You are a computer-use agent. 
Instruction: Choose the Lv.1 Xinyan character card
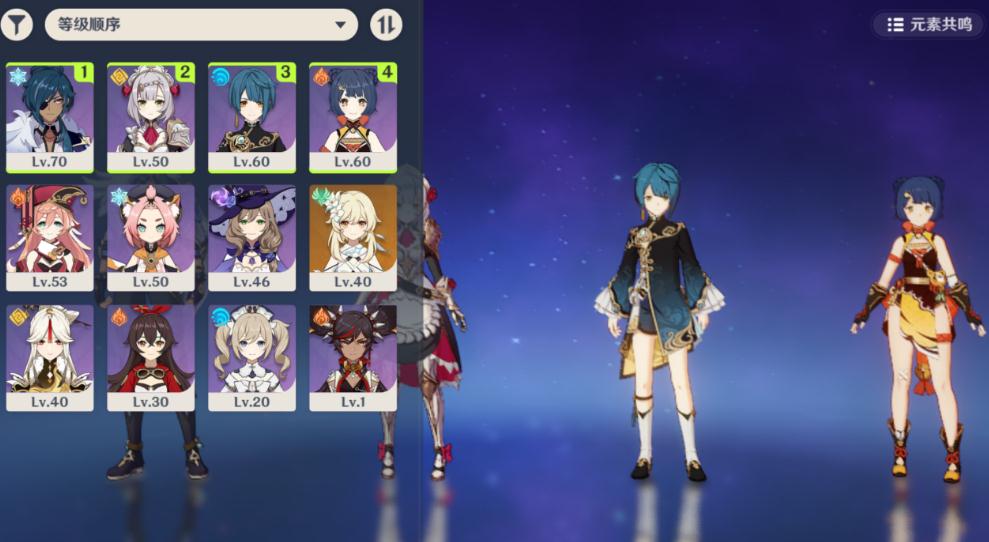pyautogui.click(x=353, y=357)
